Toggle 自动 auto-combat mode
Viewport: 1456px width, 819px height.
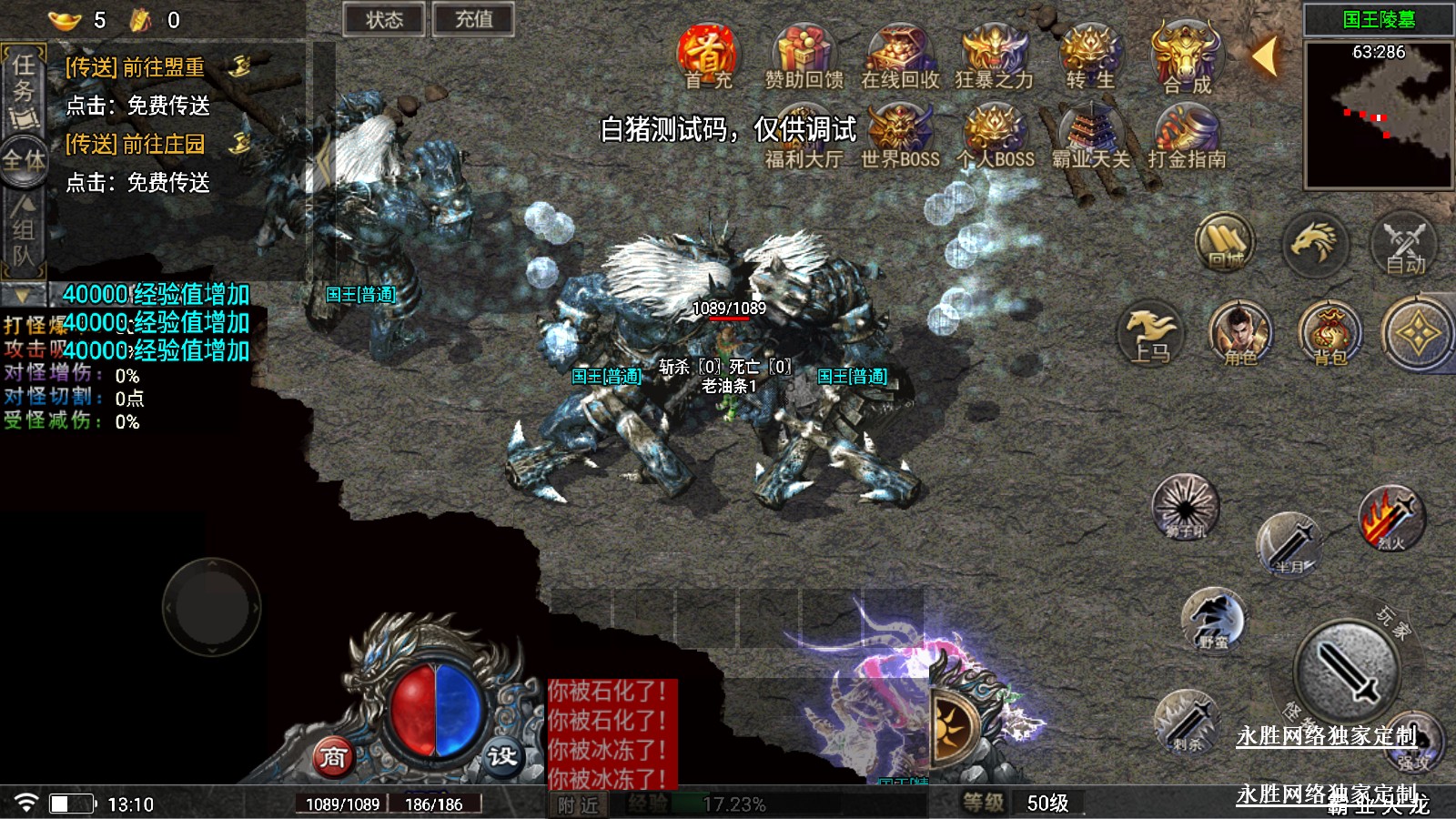point(1404,246)
